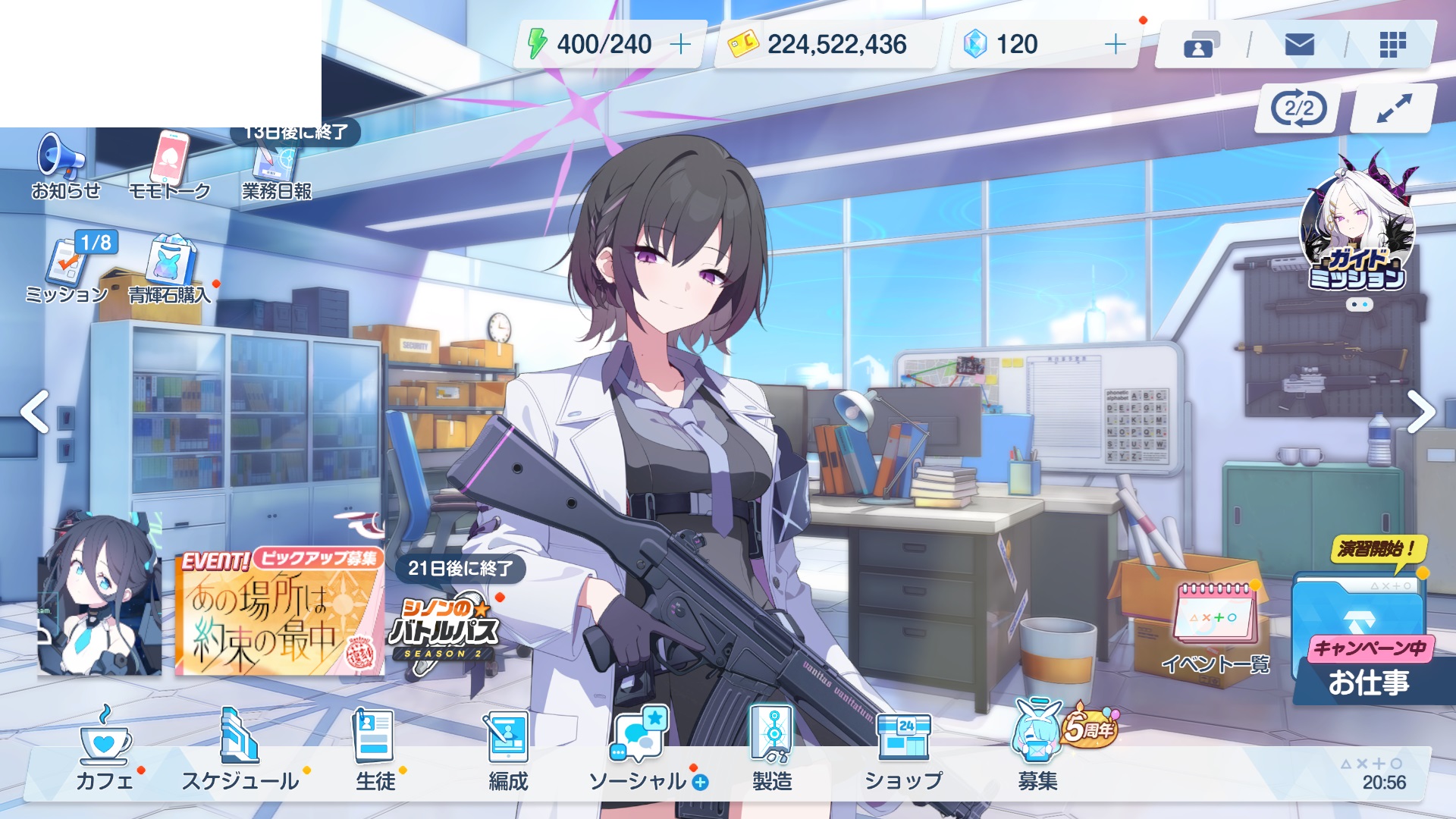Open the お知らせ notices megaphone
This screenshot has height=819, width=1456.
(64, 165)
